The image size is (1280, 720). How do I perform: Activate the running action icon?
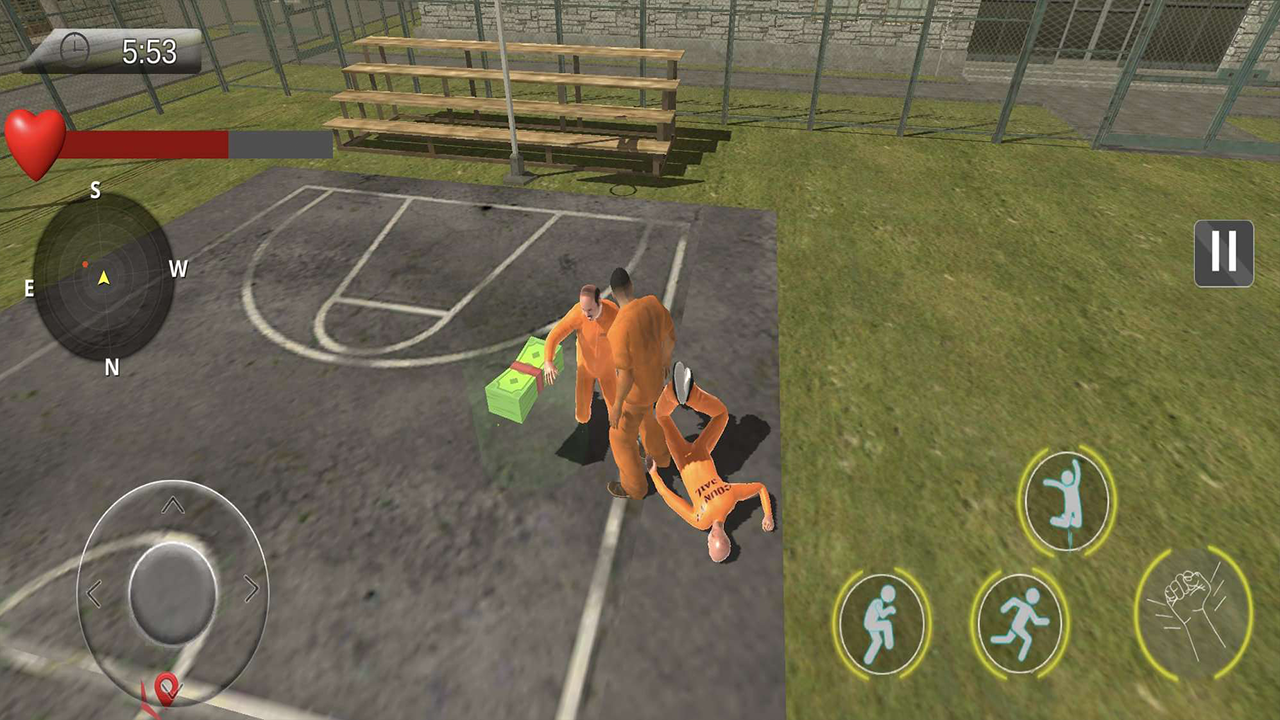pyautogui.click(x=1018, y=622)
